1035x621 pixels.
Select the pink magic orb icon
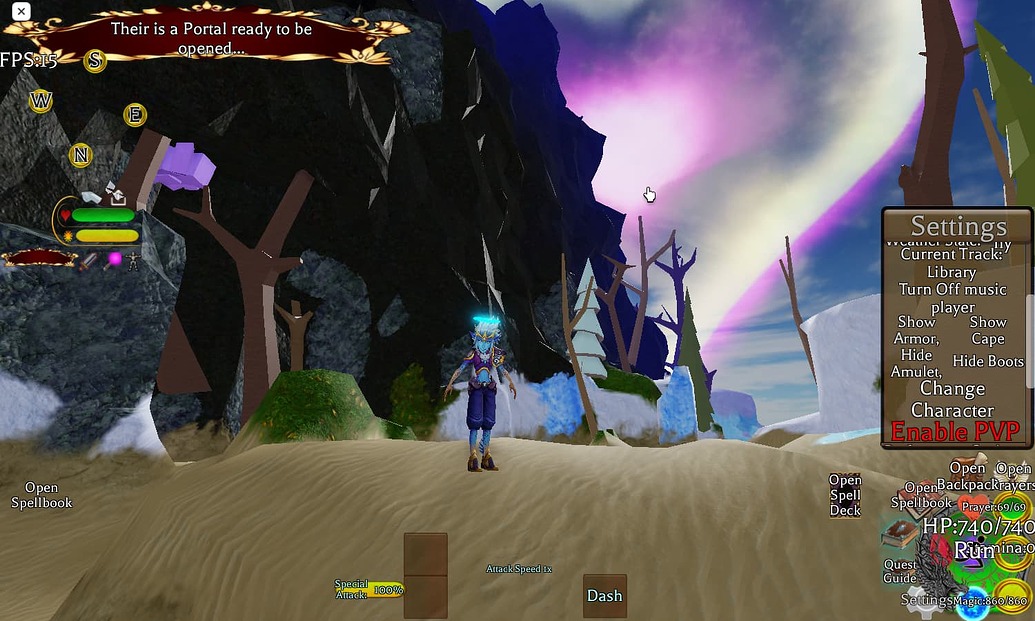(x=114, y=260)
